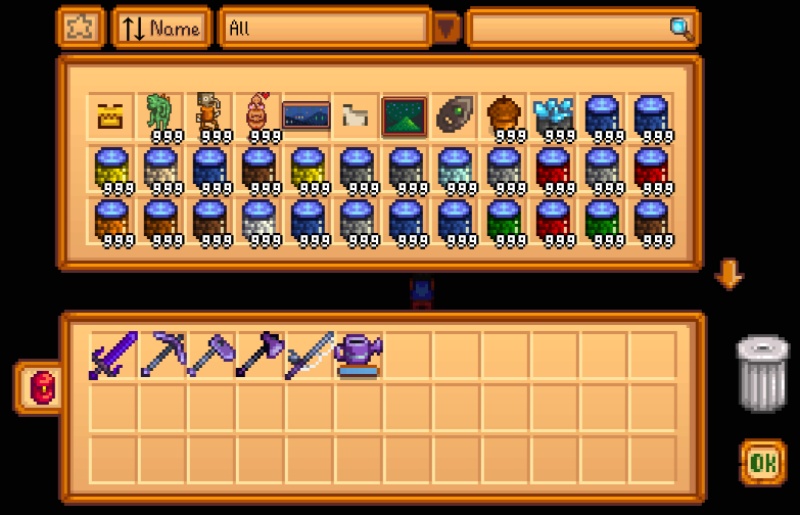Grab the acorn item stack

pos(503,116)
